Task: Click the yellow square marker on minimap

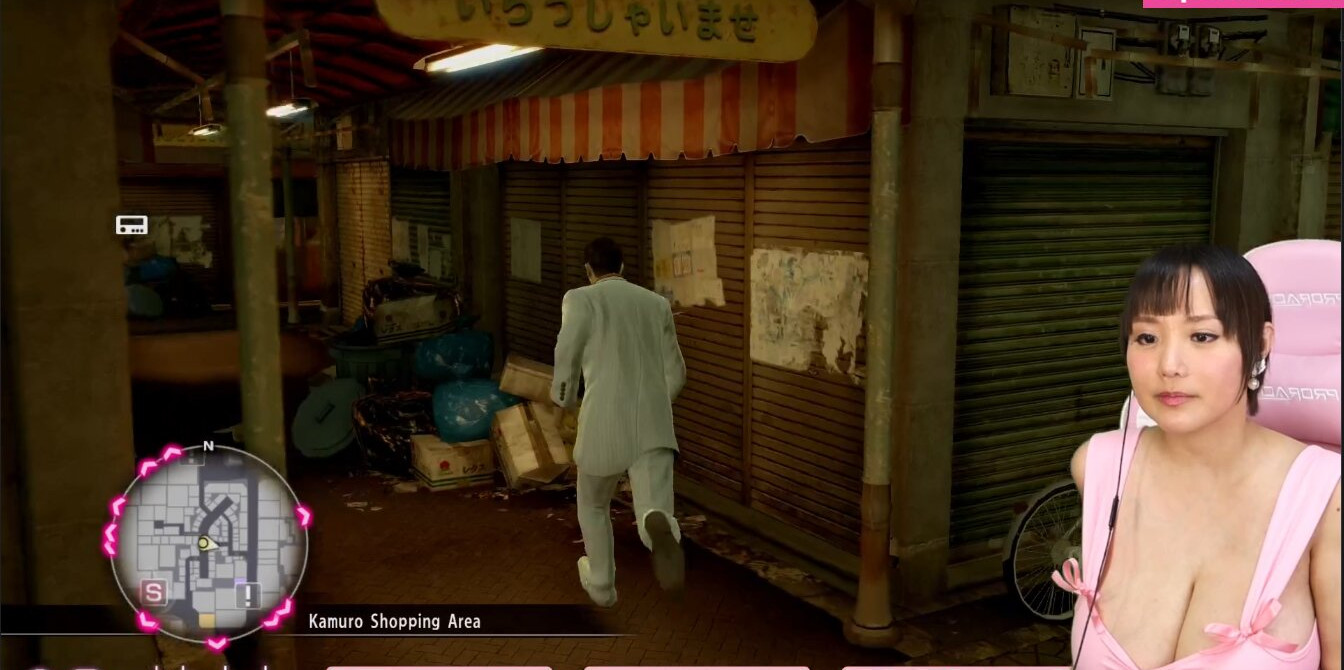Action: (x=207, y=621)
